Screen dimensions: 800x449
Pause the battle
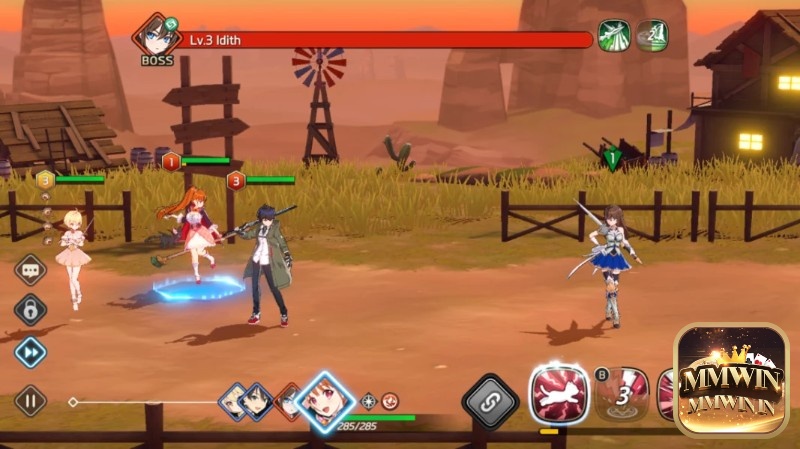[30, 401]
